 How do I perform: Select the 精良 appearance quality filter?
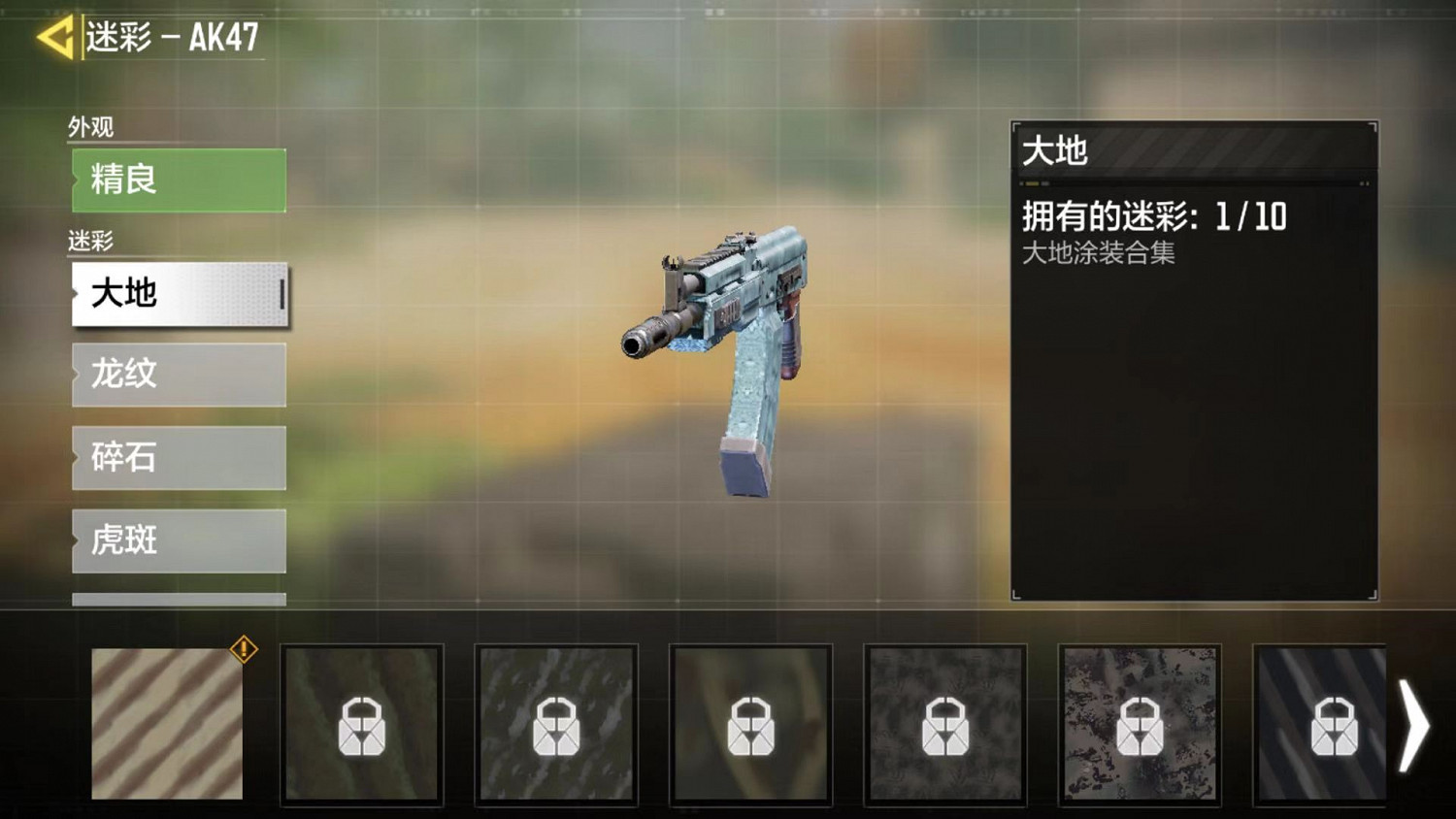point(178,180)
